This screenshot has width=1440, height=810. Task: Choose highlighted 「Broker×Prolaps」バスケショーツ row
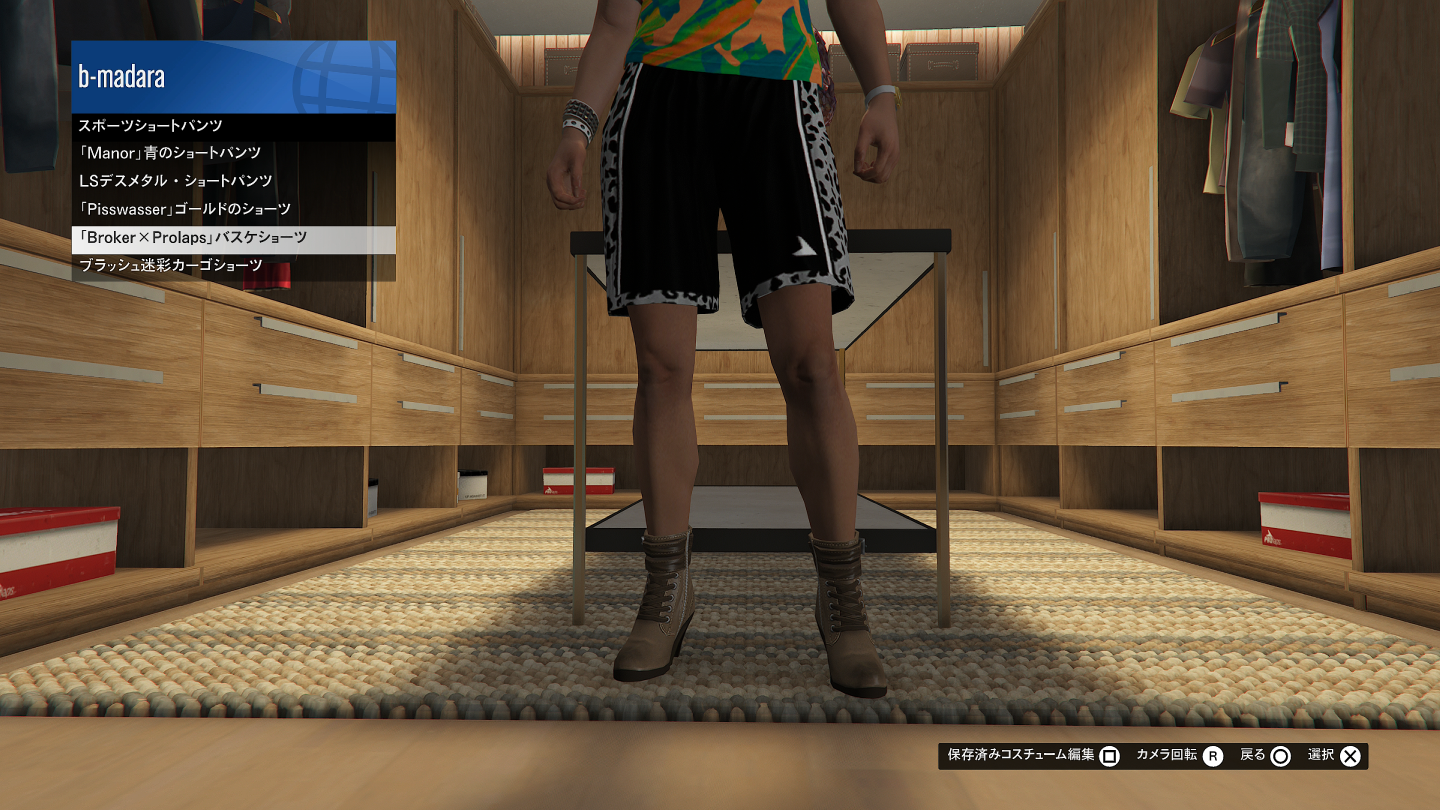233,238
